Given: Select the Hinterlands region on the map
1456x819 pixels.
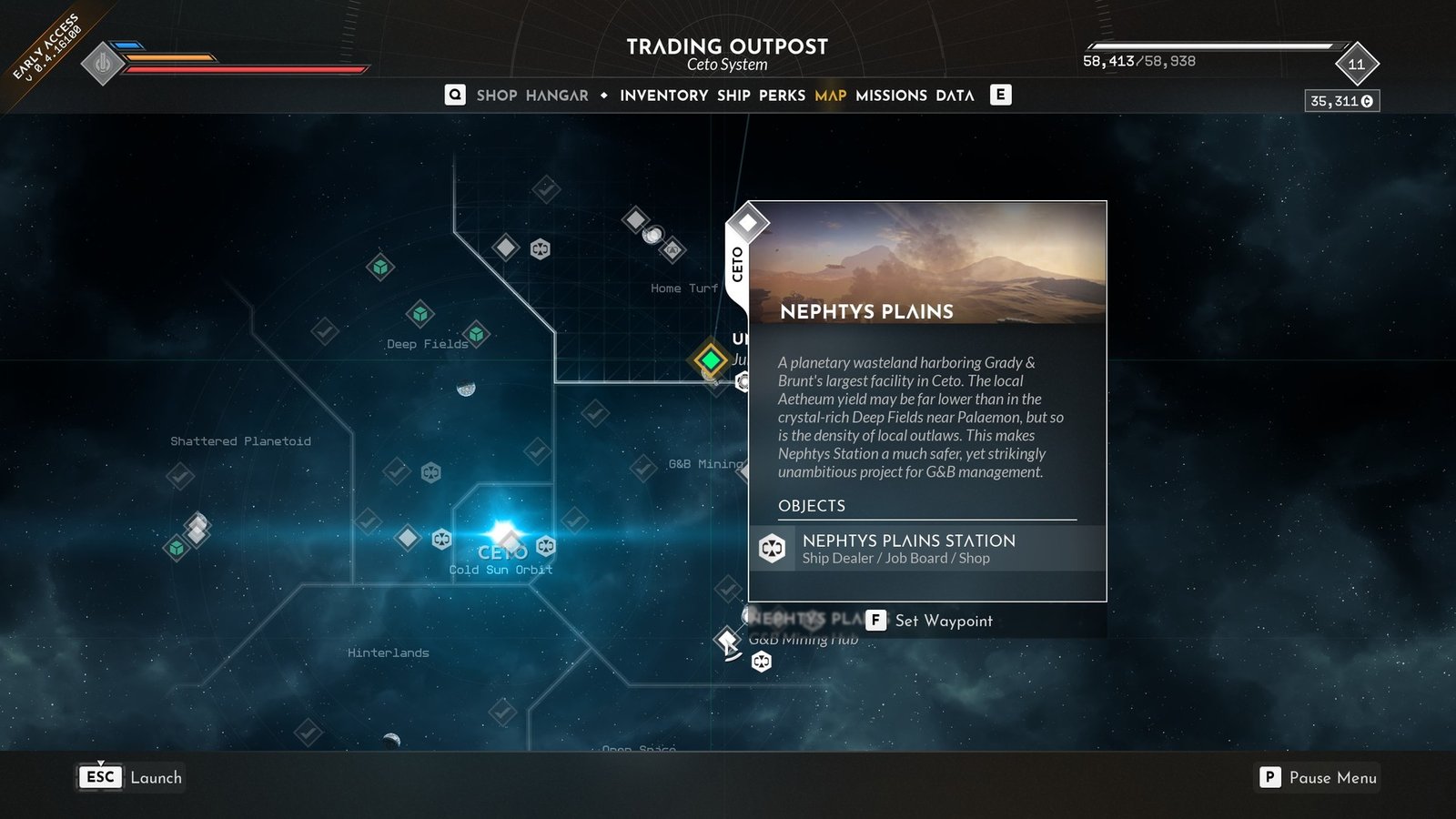Looking at the screenshot, I should (x=388, y=652).
